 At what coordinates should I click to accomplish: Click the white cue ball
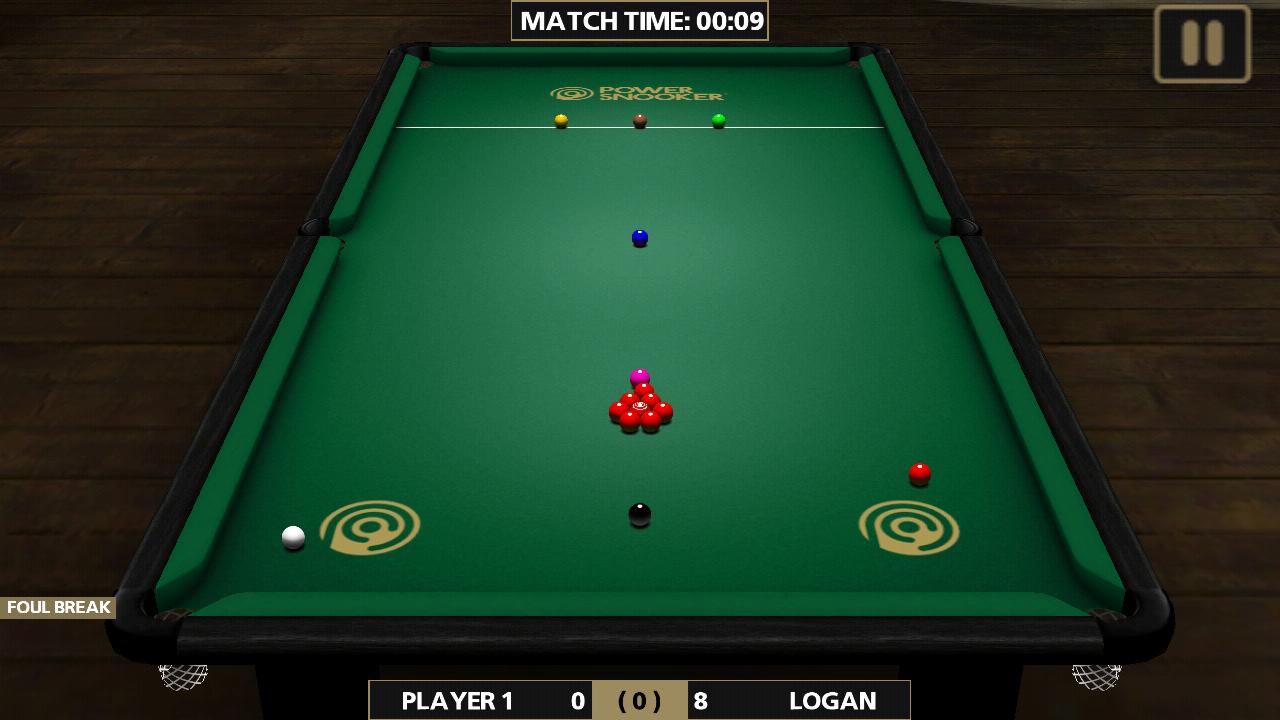coord(292,537)
